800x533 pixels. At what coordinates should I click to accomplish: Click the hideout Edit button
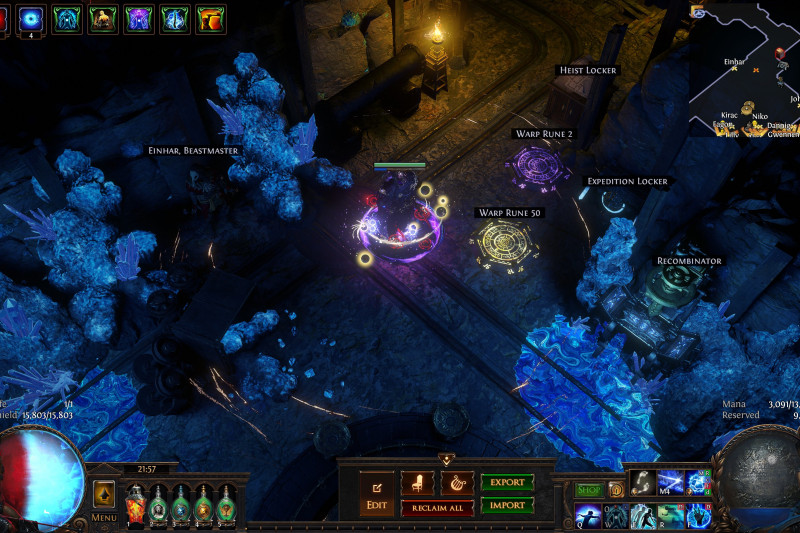tap(376, 495)
